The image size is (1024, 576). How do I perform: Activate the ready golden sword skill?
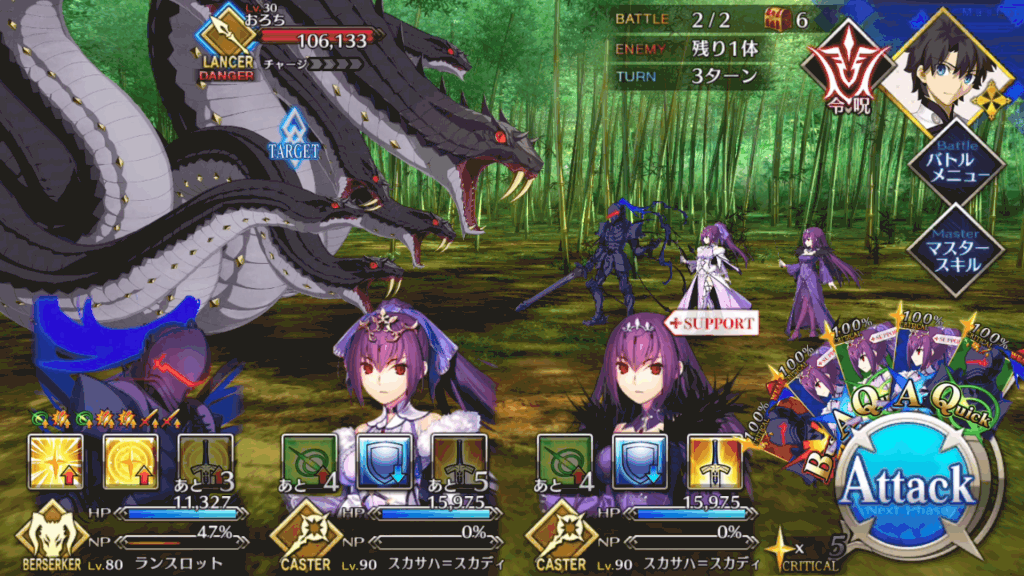716,461
